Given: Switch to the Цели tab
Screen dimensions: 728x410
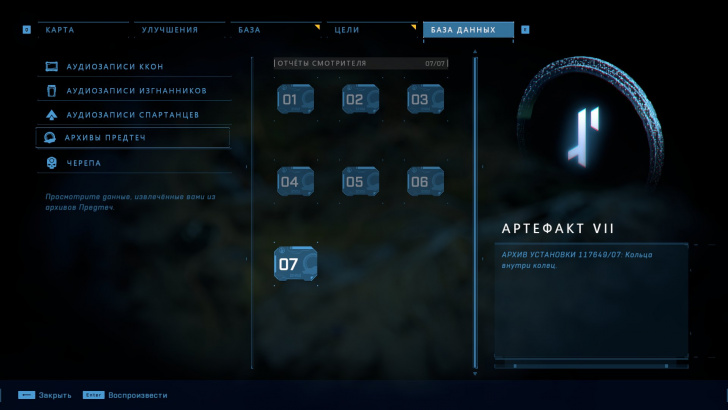Looking at the screenshot, I should click(372, 30).
